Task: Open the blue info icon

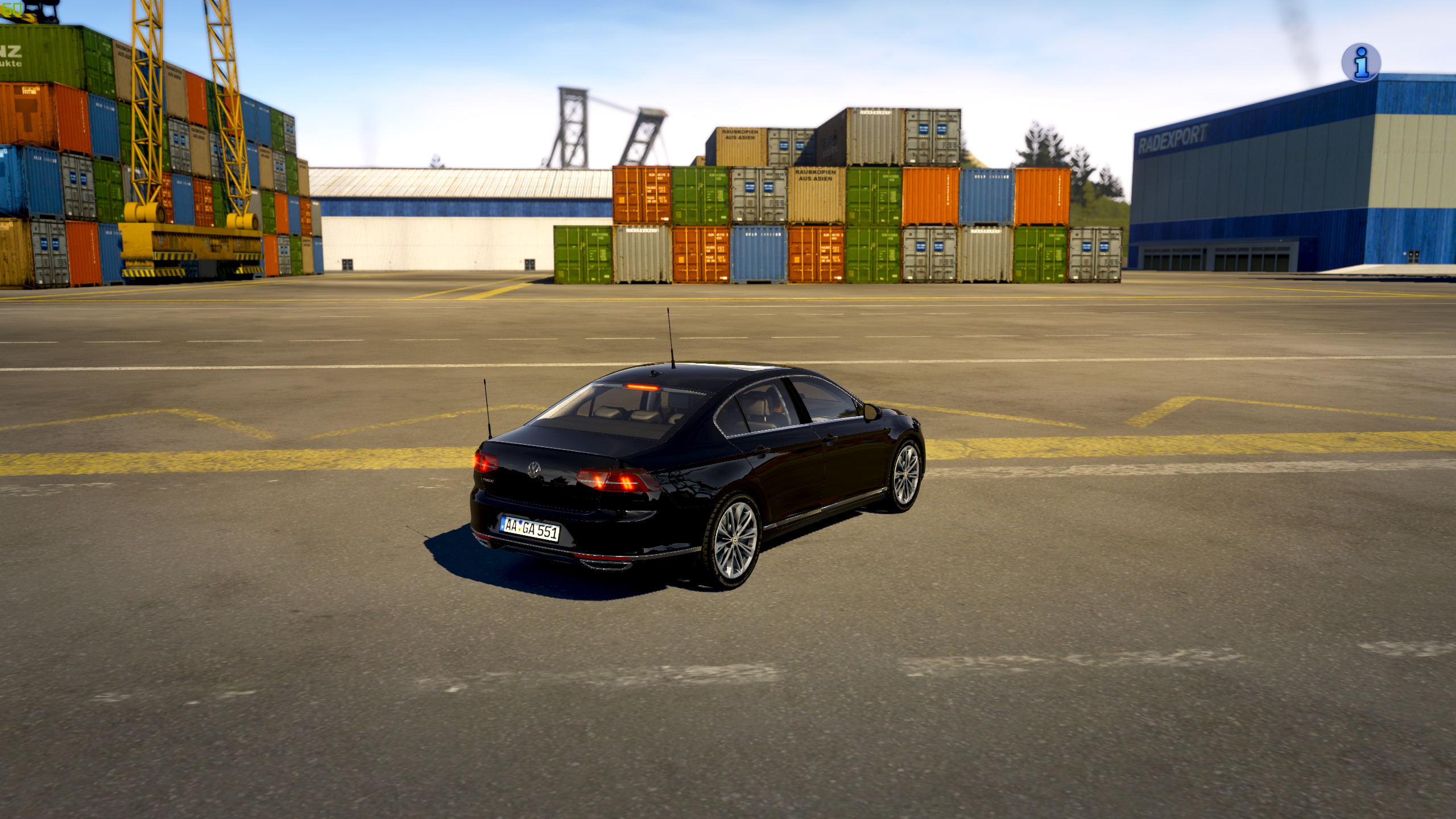Action: 1360,63
